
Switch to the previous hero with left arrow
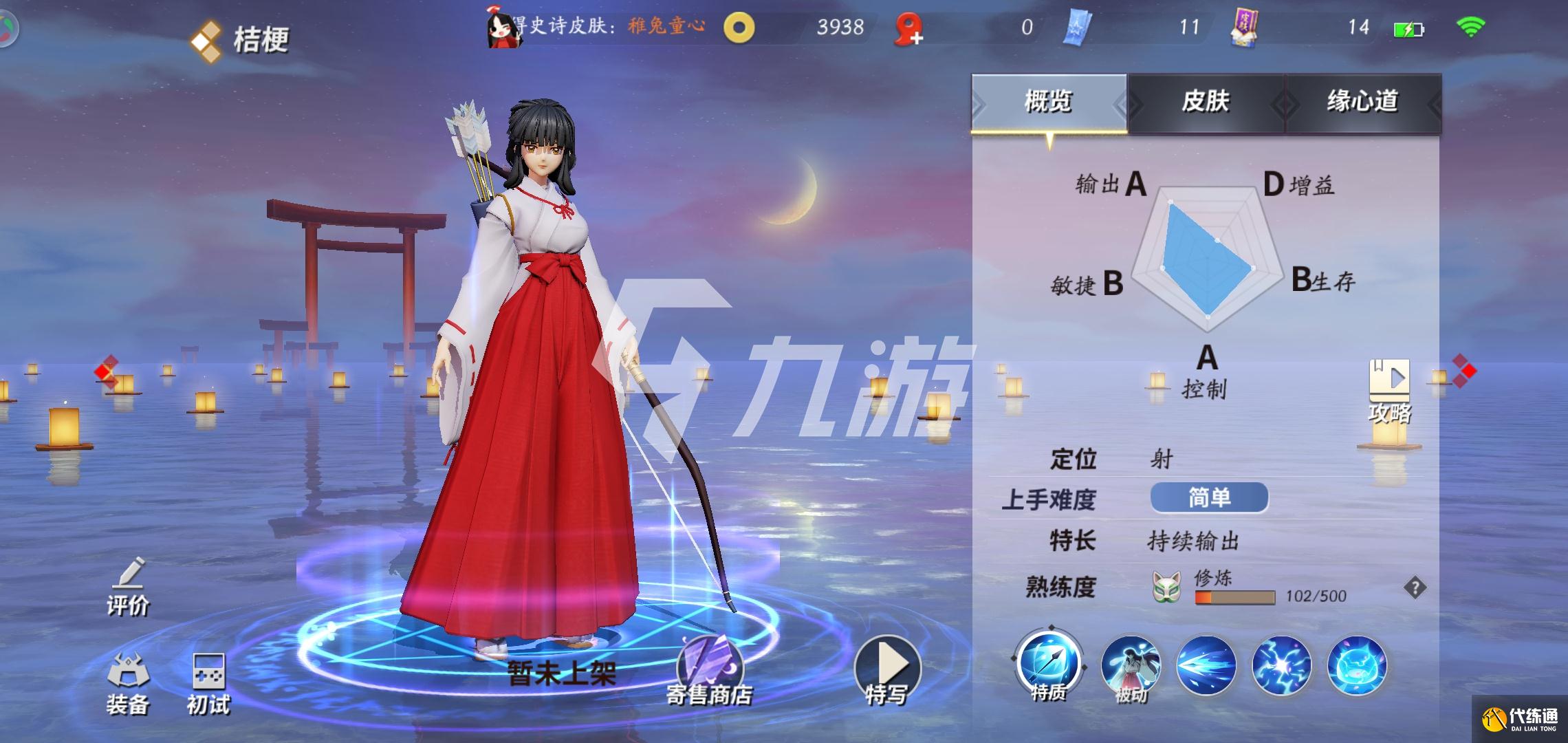pos(105,372)
